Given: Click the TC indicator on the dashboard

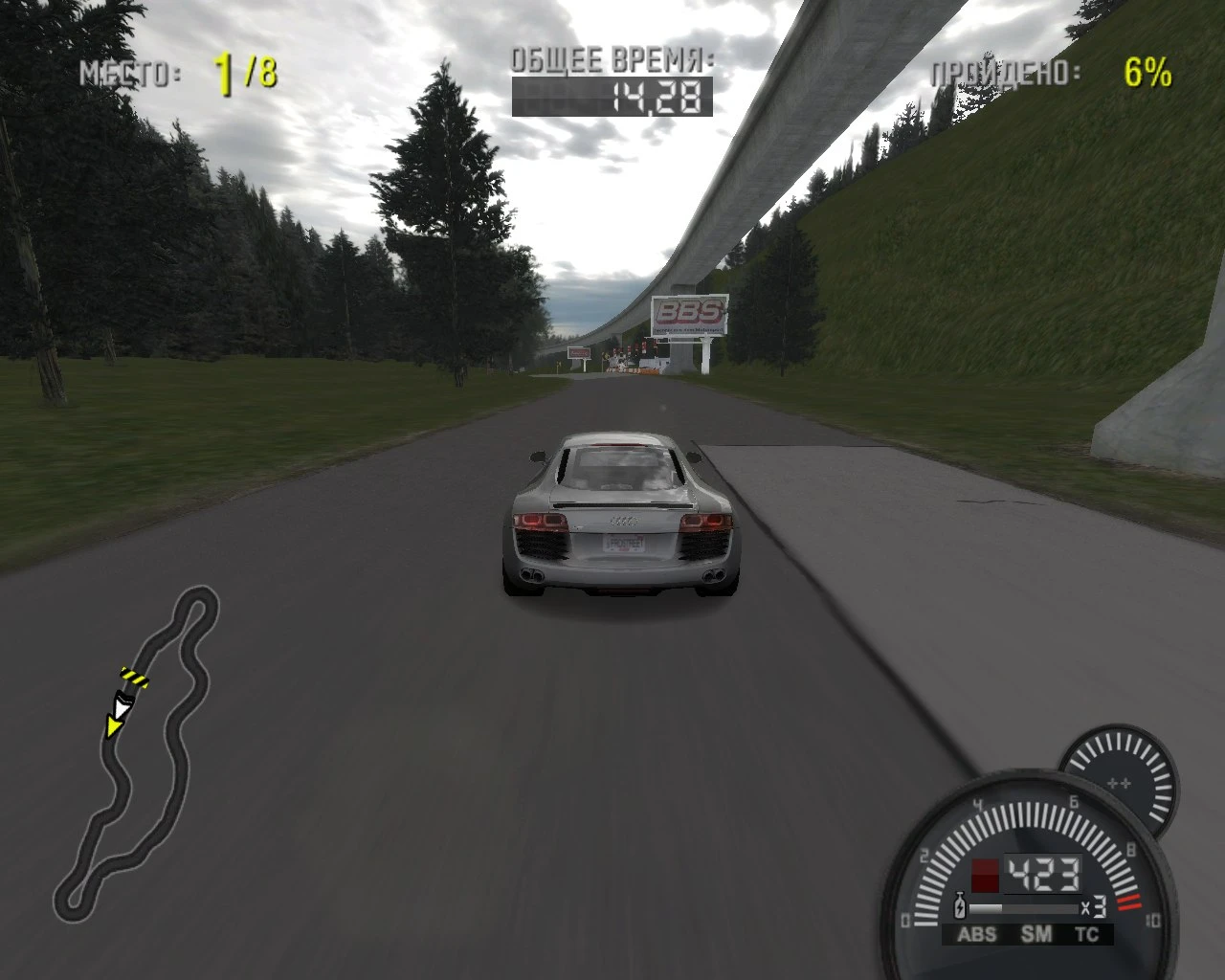Looking at the screenshot, I should tap(1087, 933).
